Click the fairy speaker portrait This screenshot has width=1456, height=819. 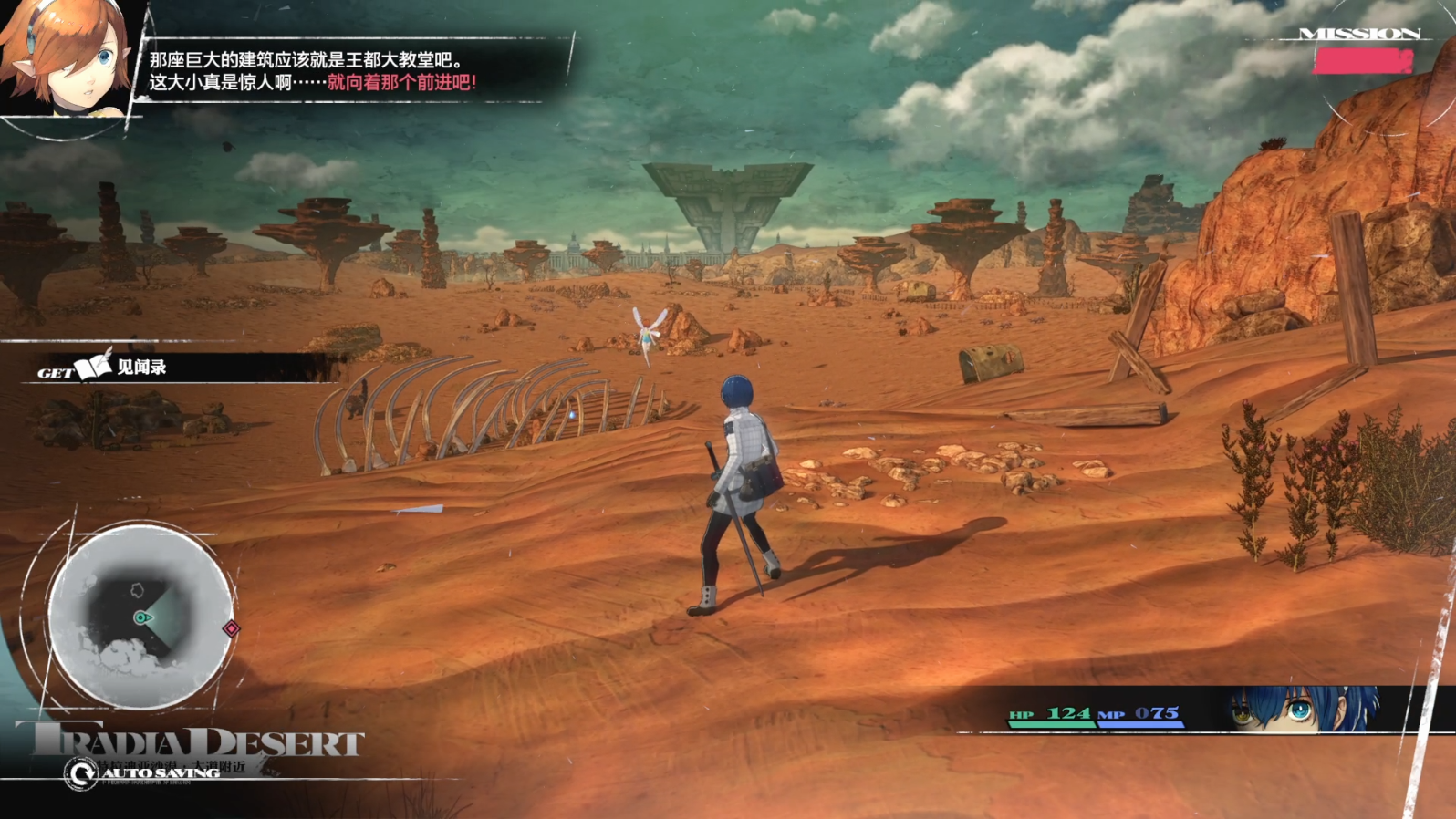click(66, 57)
